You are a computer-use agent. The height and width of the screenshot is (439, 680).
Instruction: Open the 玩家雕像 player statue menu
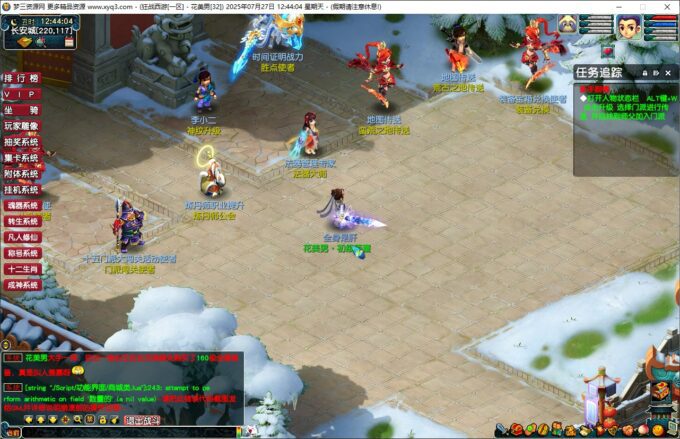(x=20, y=126)
